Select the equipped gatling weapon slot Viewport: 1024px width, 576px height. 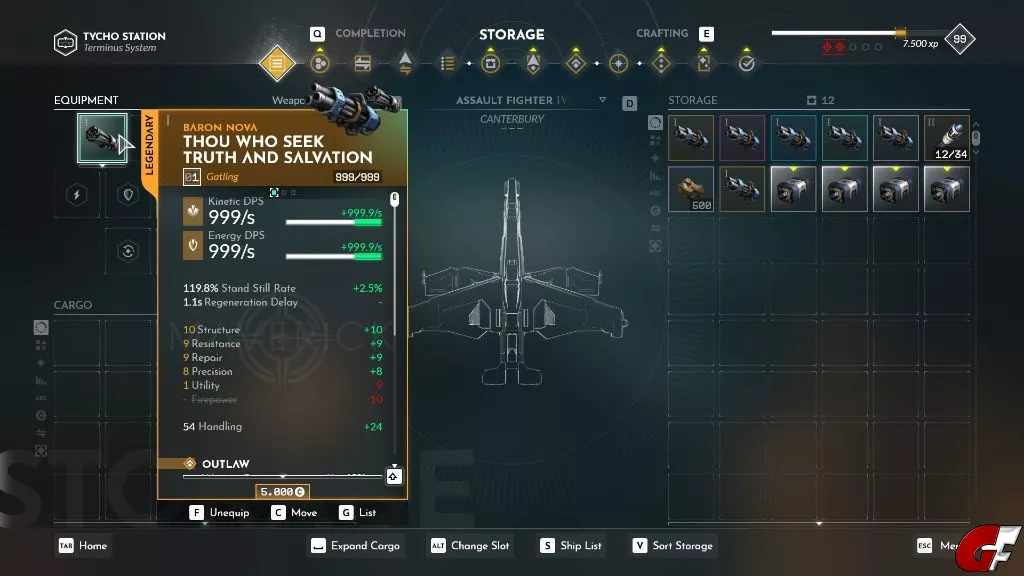(102, 138)
